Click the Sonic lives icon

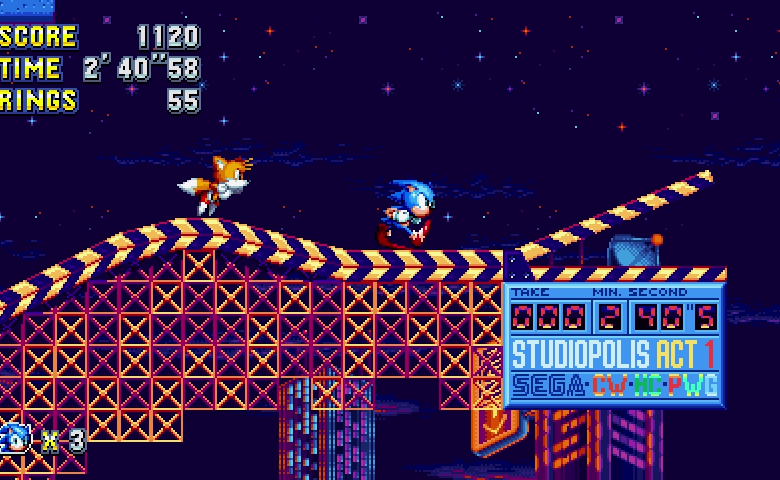[x=15, y=437]
